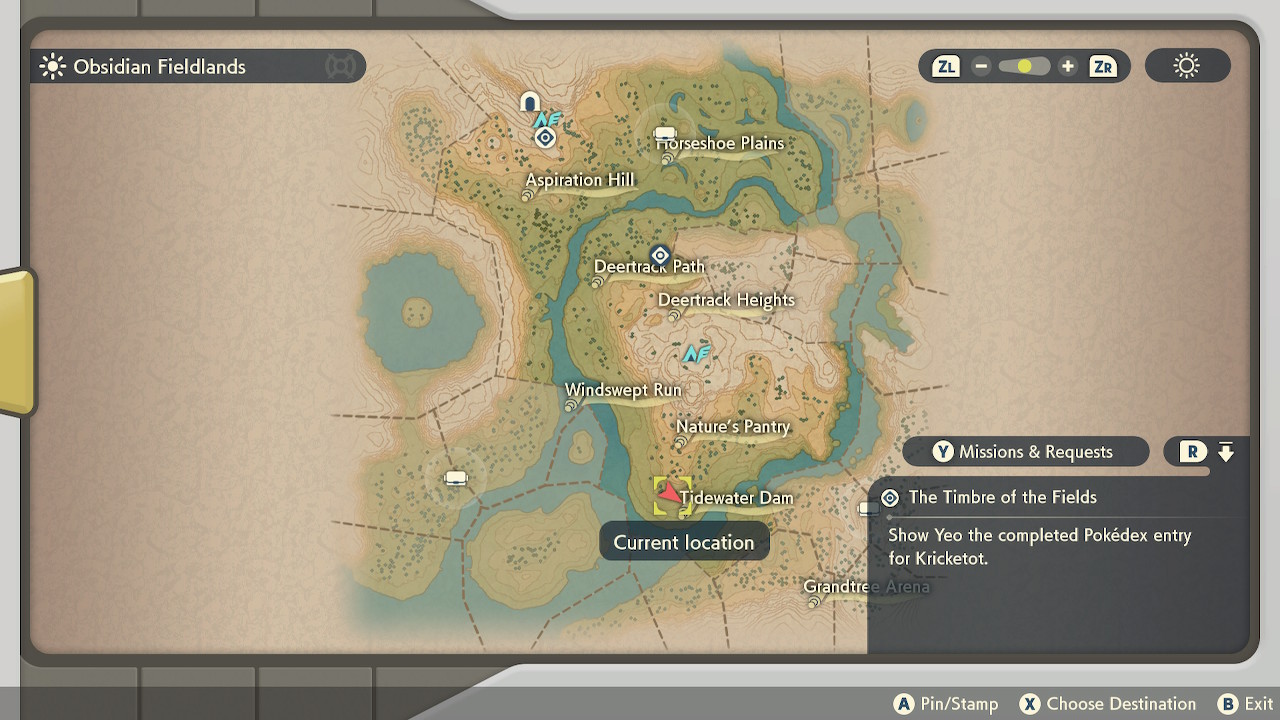
Task: Choose Destination via the X option
Action: pyautogui.click(x=1029, y=704)
